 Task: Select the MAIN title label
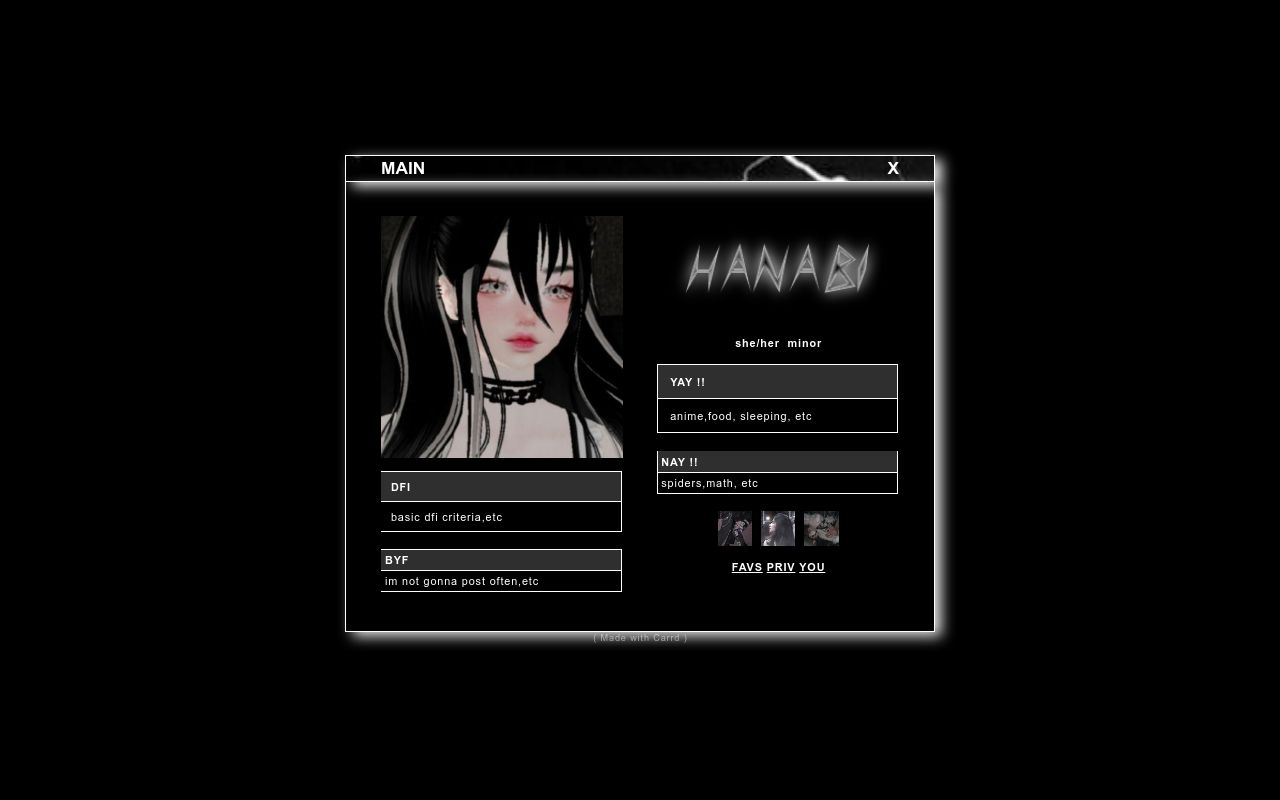pyautogui.click(x=402, y=168)
